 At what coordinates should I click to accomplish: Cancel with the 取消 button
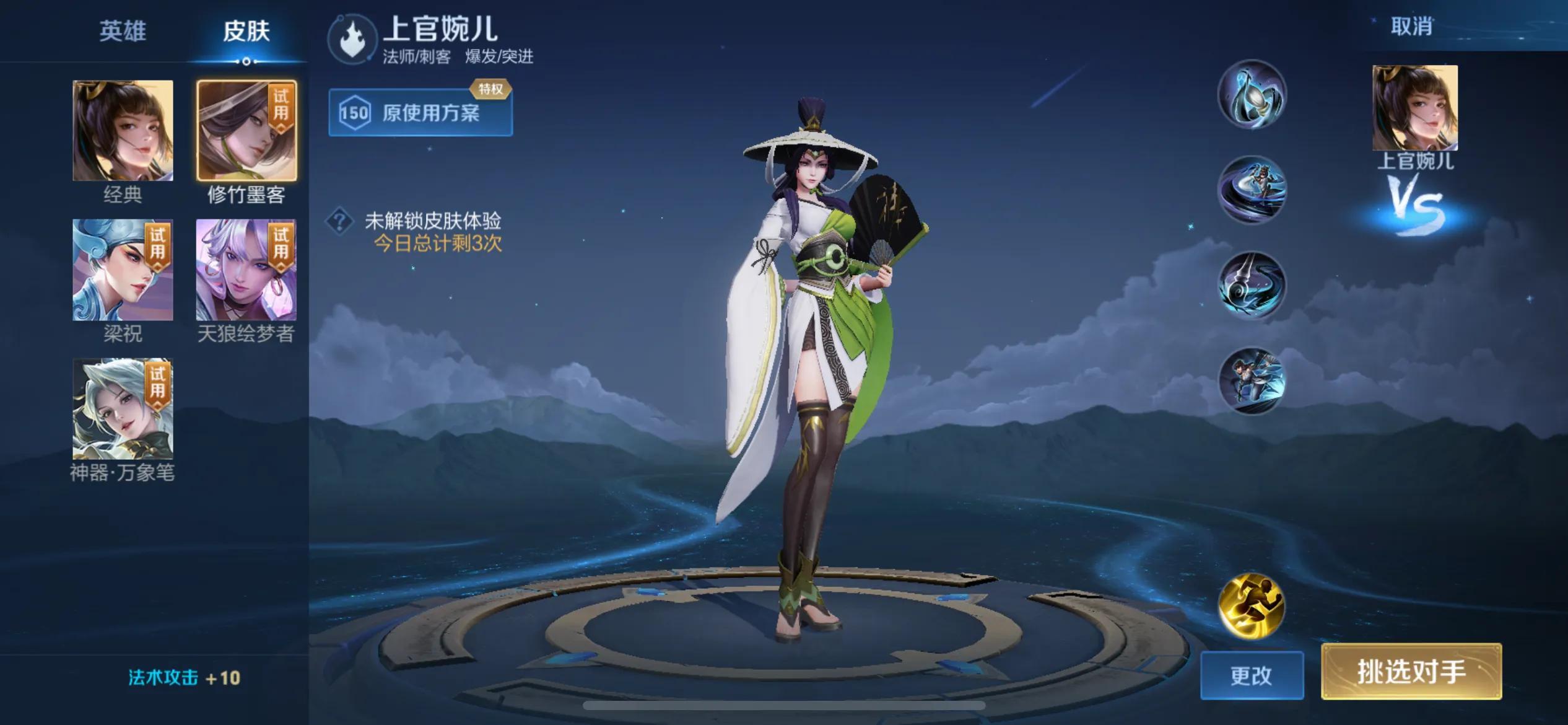tap(1411, 27)
